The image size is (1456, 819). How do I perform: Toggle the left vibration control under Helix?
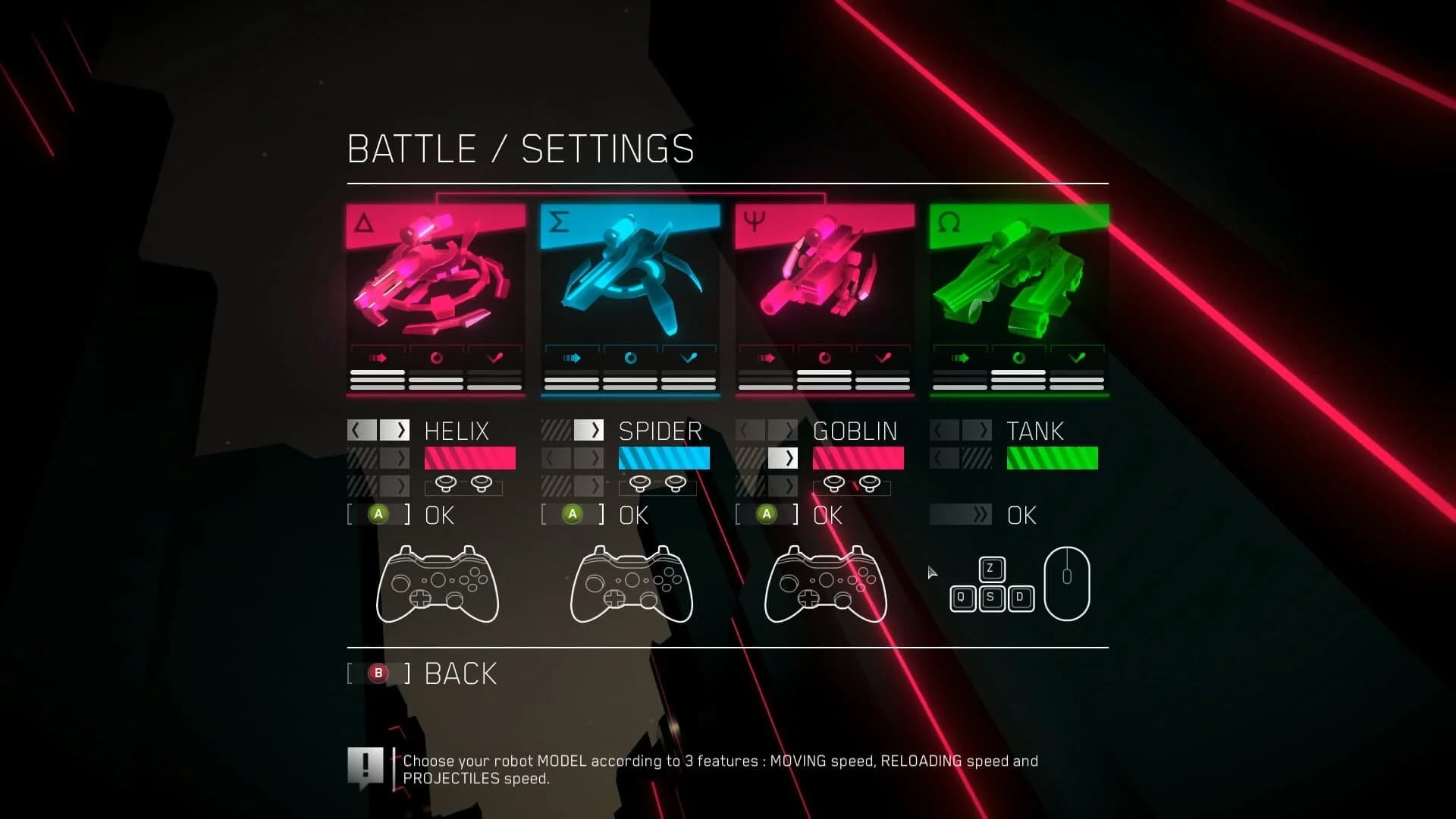click(x=446, y=485)
